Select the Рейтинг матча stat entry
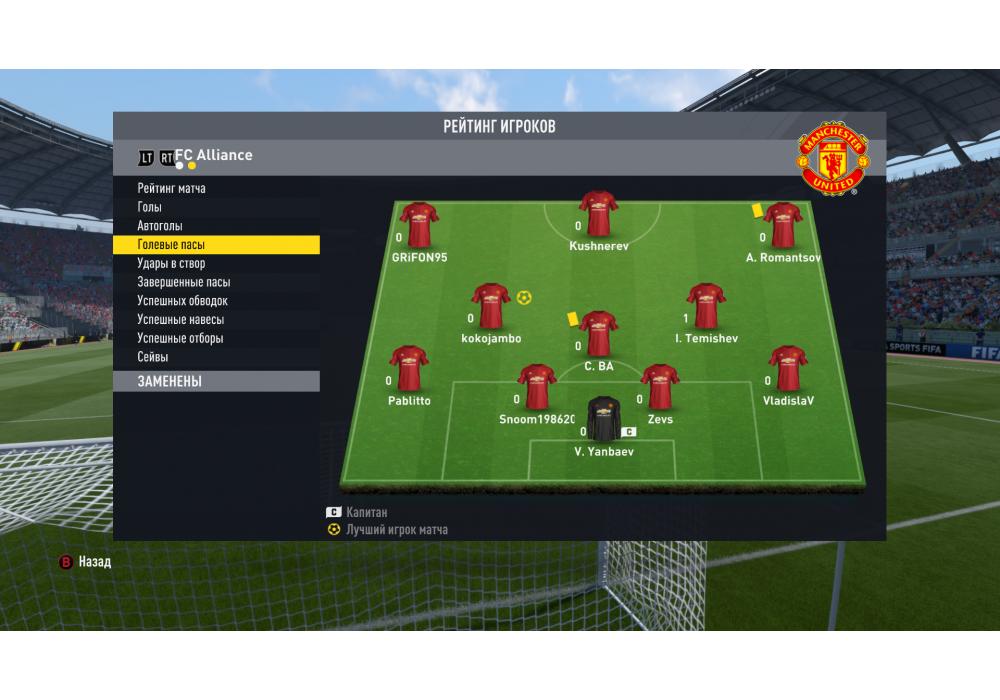Screen dimensions: 1000x700 (x=172, y=188)
